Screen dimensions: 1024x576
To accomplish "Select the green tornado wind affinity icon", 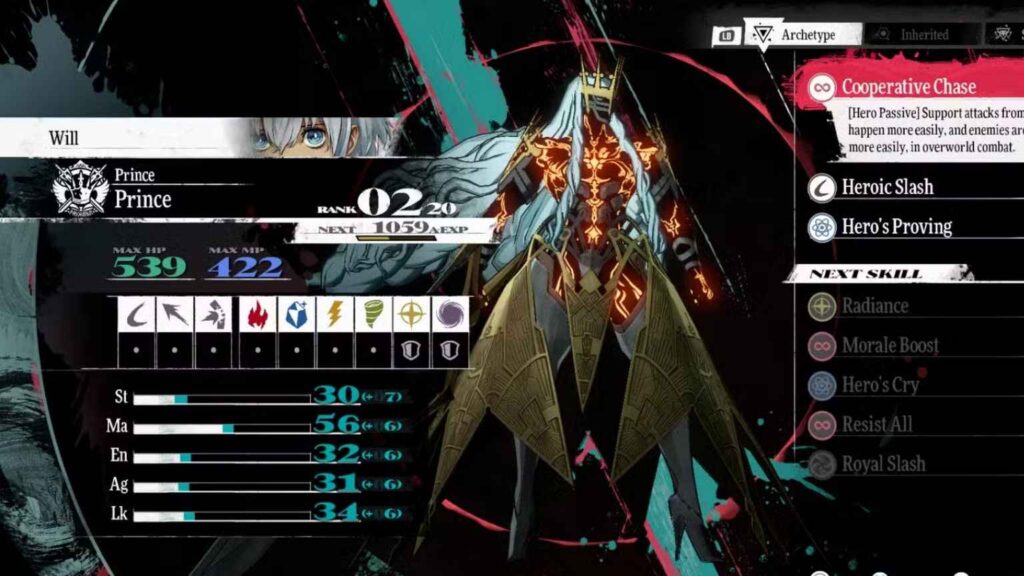I will pos(373,315).
